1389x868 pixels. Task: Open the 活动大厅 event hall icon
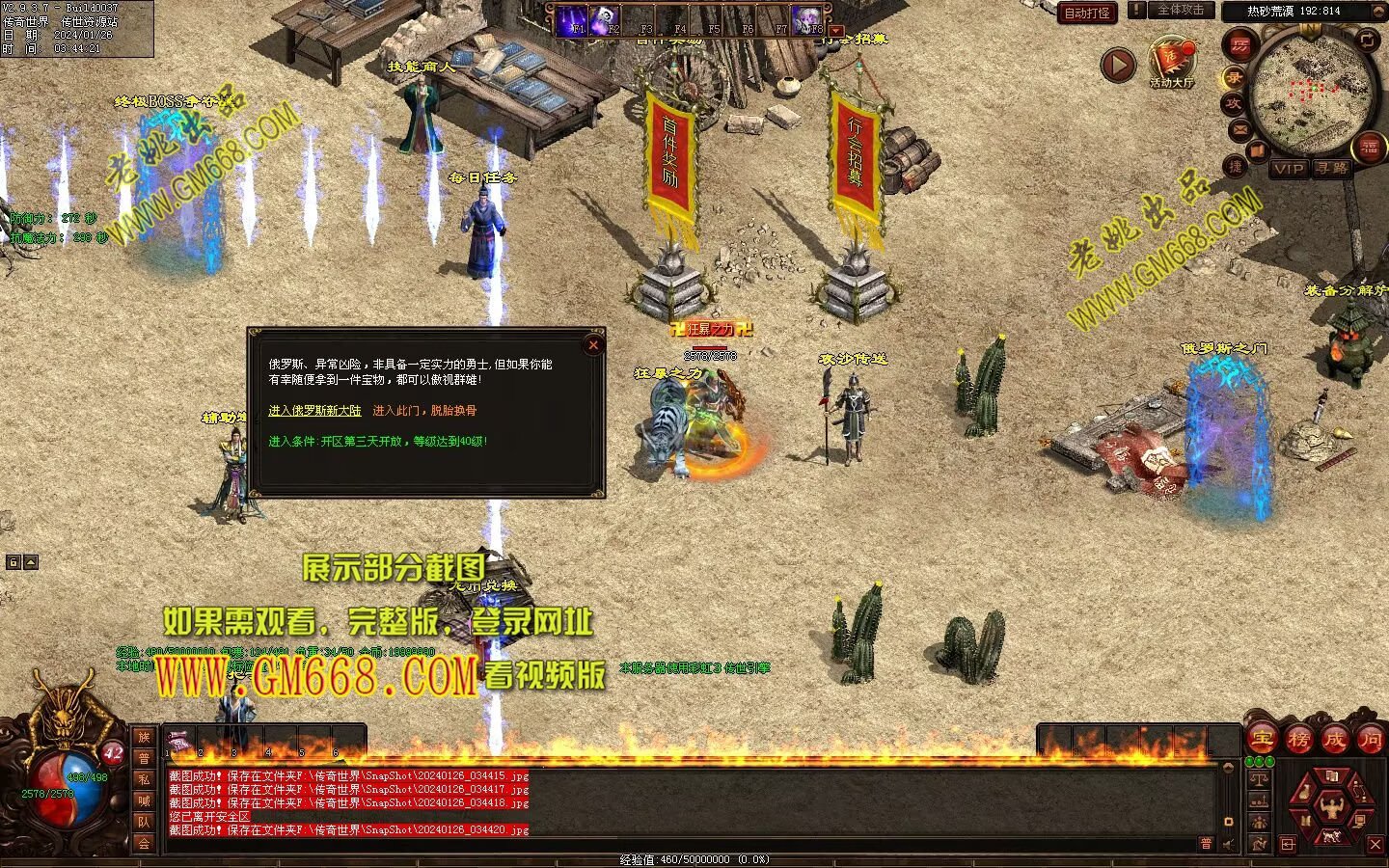click(x=1171, y=60)
